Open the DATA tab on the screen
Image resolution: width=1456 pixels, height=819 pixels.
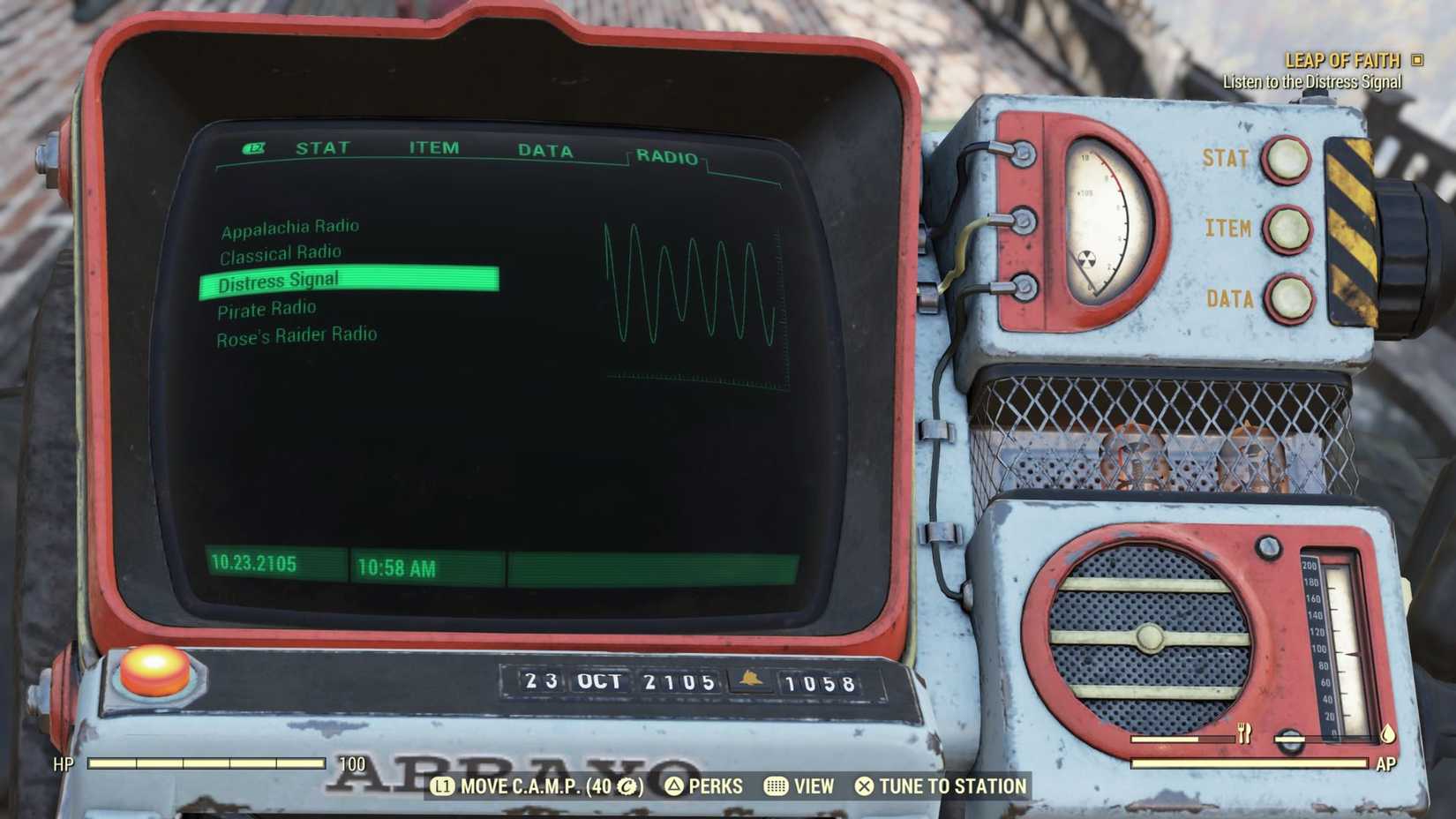[547, 150]
